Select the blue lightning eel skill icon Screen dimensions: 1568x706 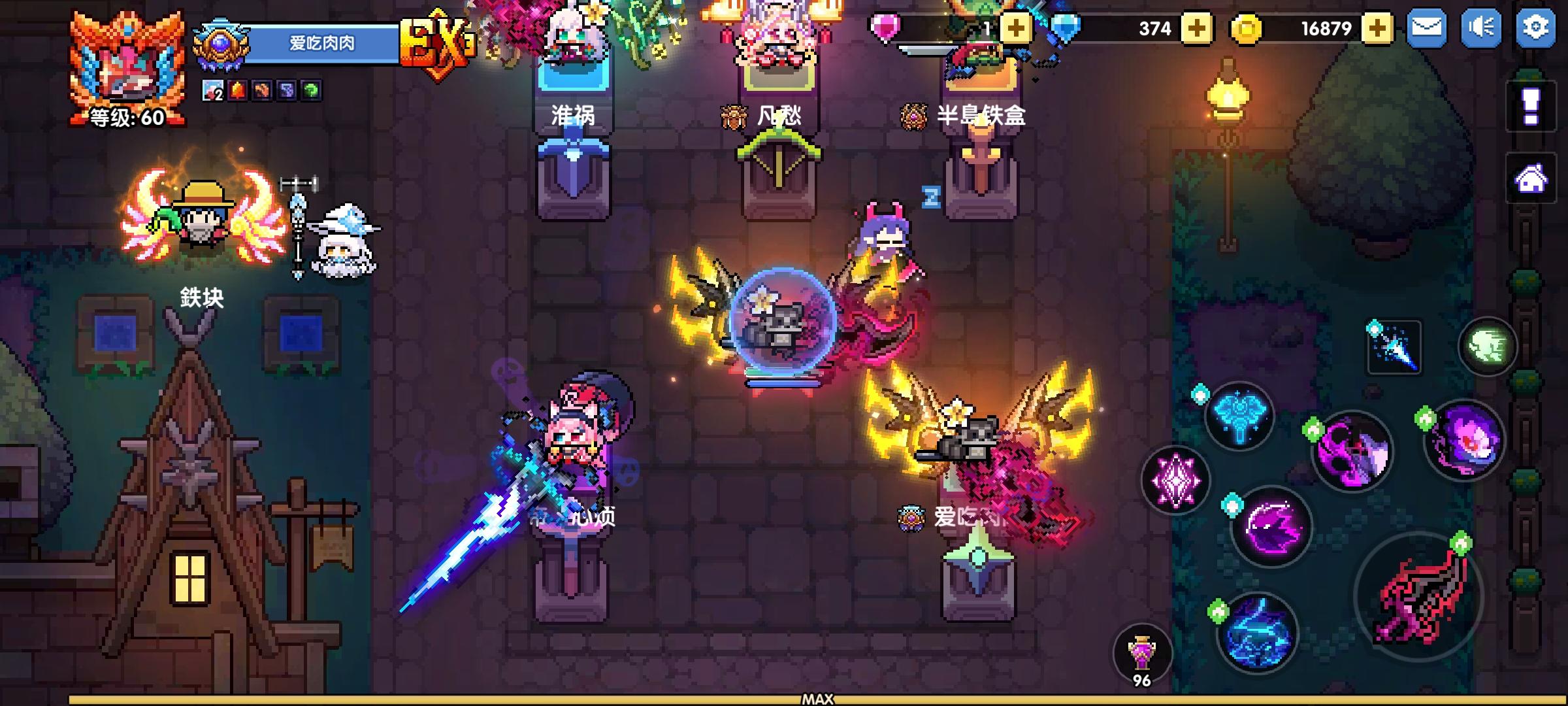[1256, 631]
